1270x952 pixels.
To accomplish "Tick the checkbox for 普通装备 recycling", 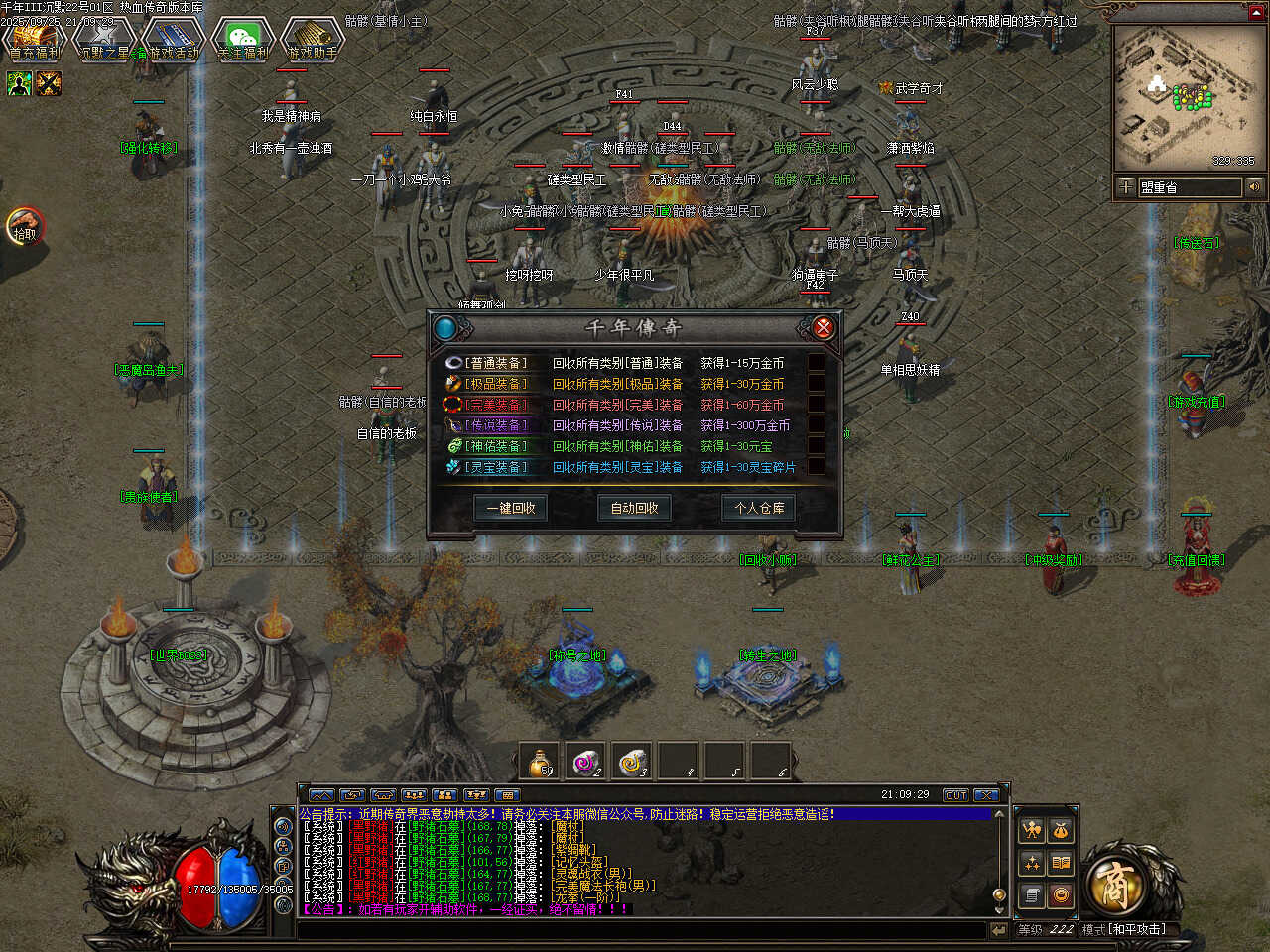I will click(x=816, y=363).
